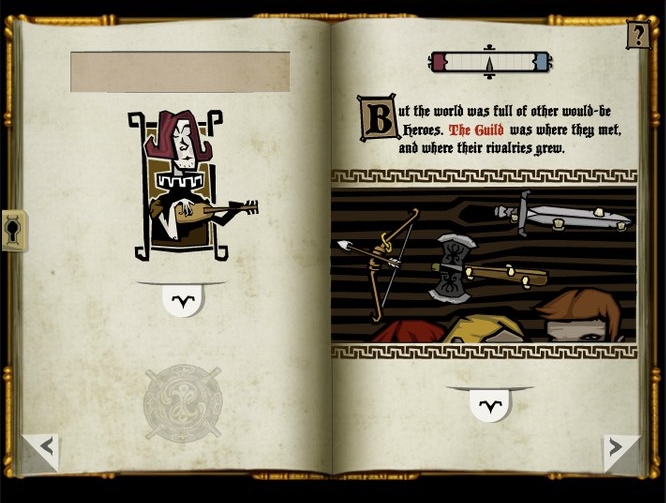Click the keyhole lock tab on book edge
Image resolution: width=666 pixels, height=503 pixels.
14,231
